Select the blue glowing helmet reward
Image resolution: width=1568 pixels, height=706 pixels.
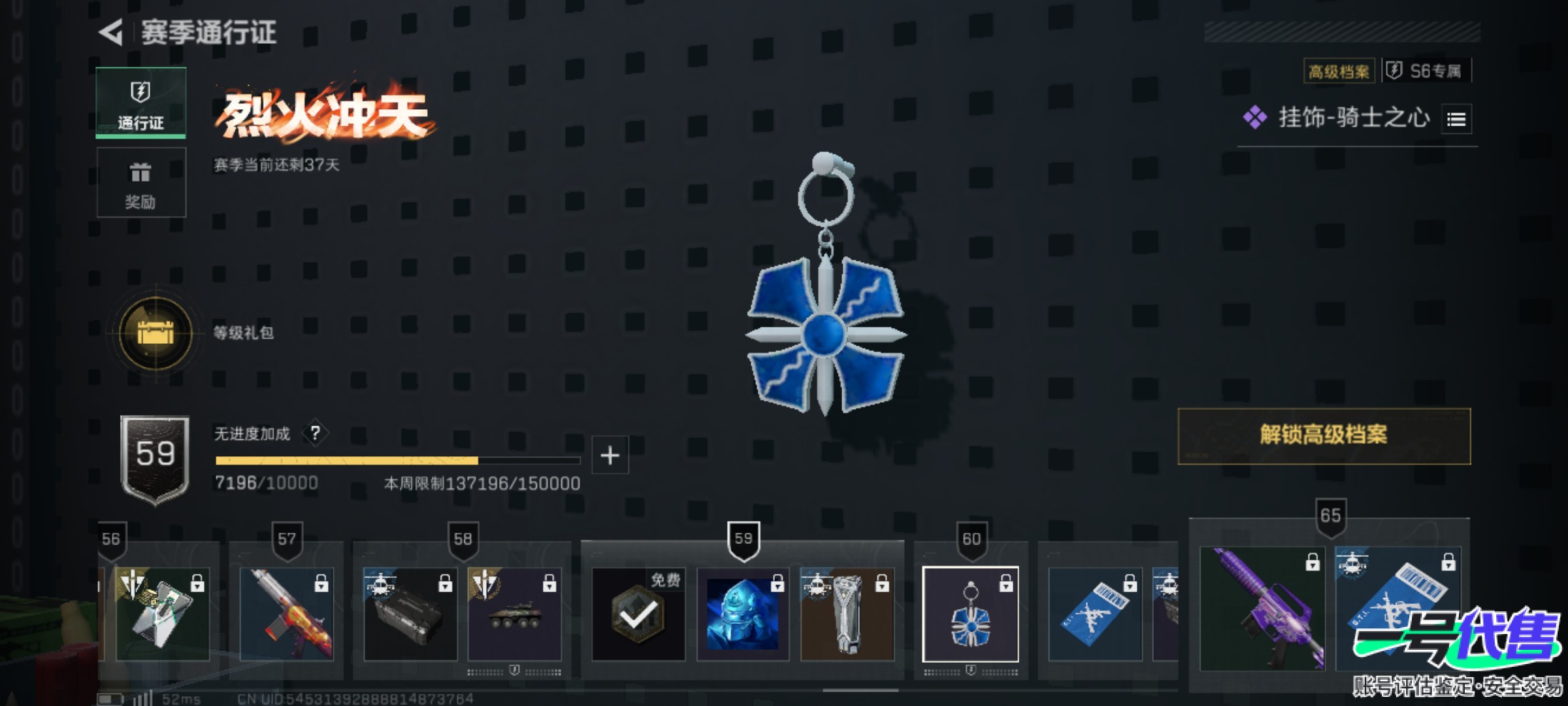click(x=743, y=614)
